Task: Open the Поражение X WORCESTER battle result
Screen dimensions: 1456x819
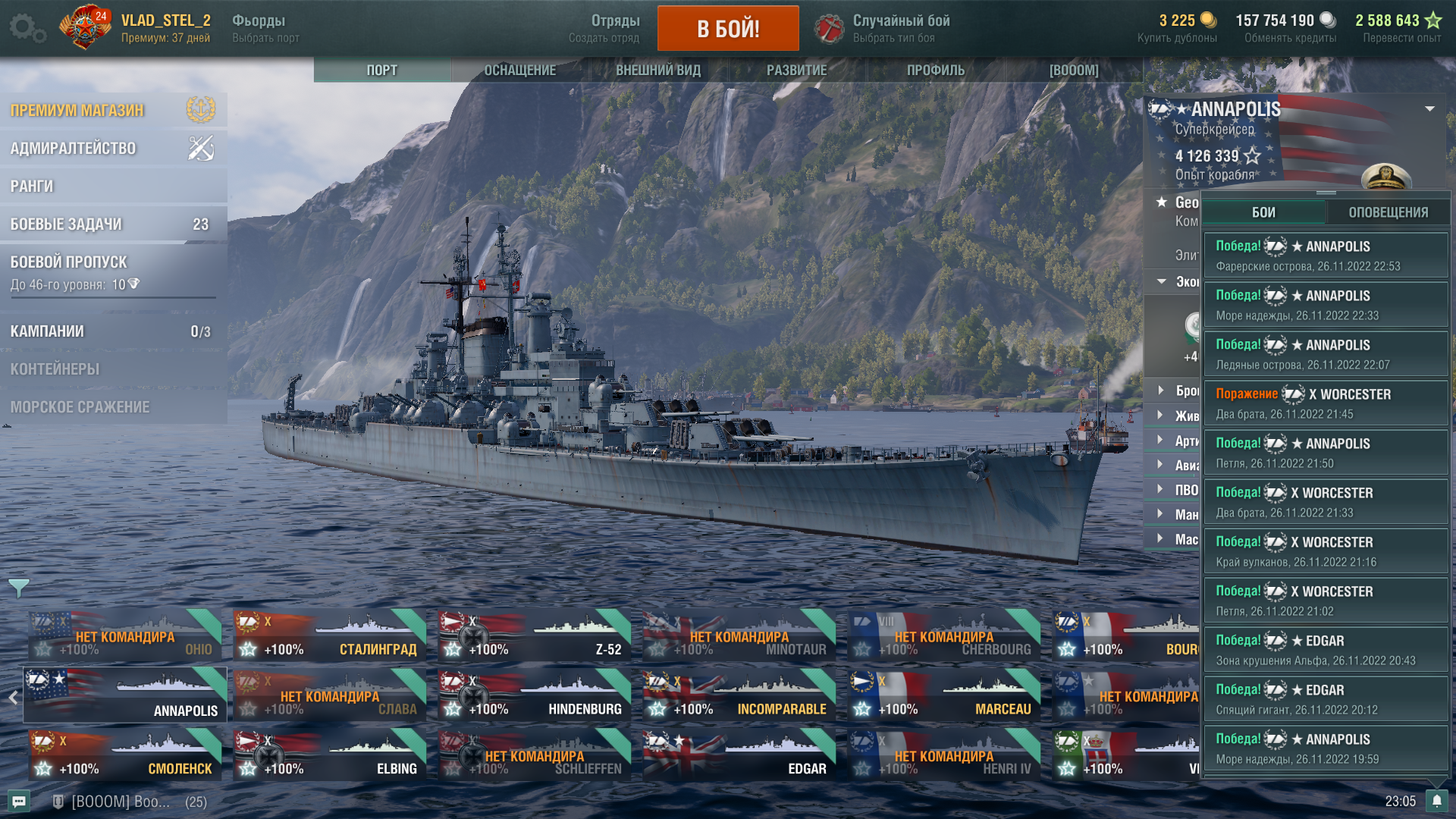Action: pos(1325,403)
